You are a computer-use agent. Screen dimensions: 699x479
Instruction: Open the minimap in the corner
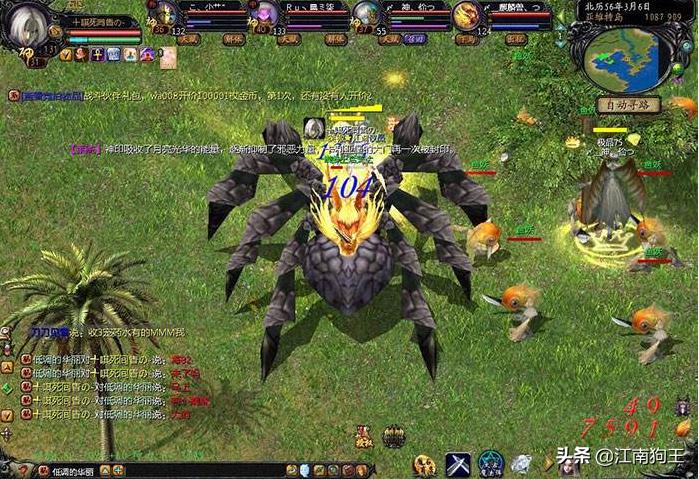[628, 57]
